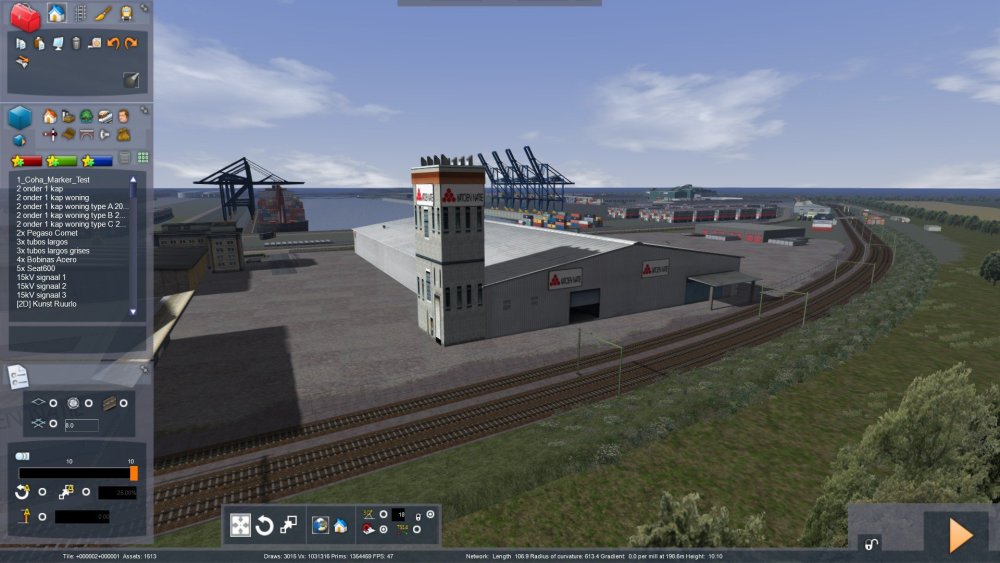This screenshot has height=563, width=1000.
Task: Click the trash can delete tool
Action: tap(76, 43)
